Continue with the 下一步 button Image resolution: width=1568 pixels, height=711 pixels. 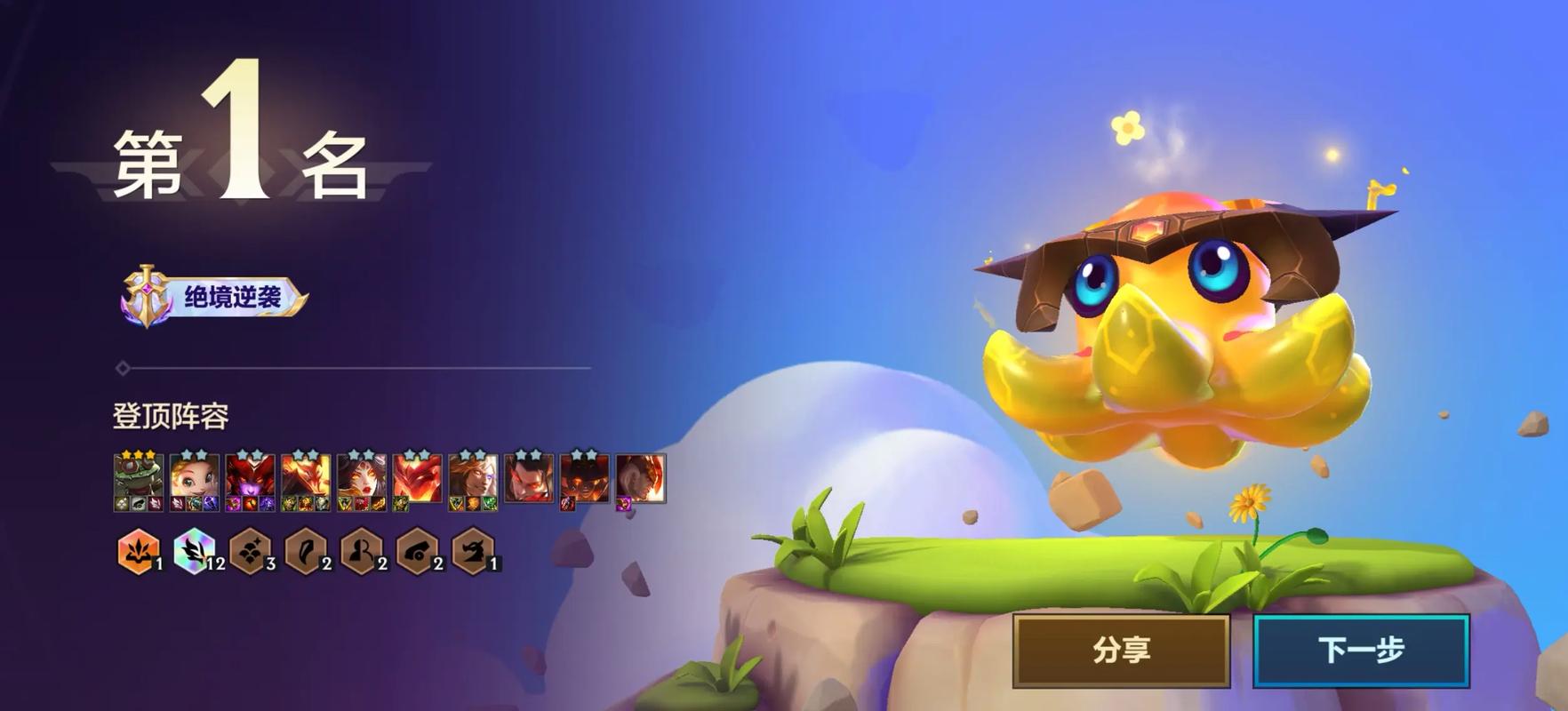tap(1361, 651)
